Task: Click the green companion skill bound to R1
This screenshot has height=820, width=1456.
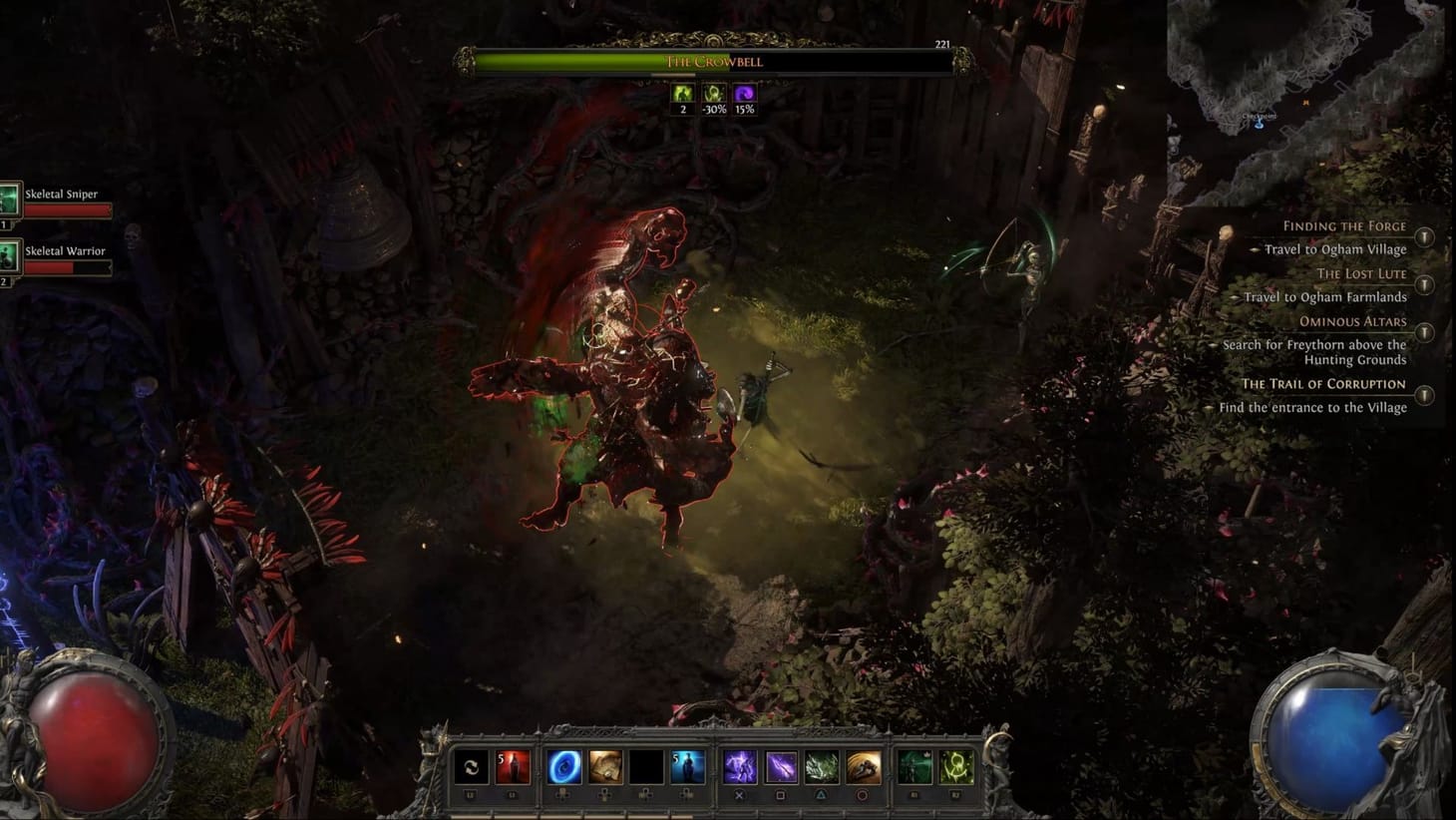Action: tap(913, 768)
